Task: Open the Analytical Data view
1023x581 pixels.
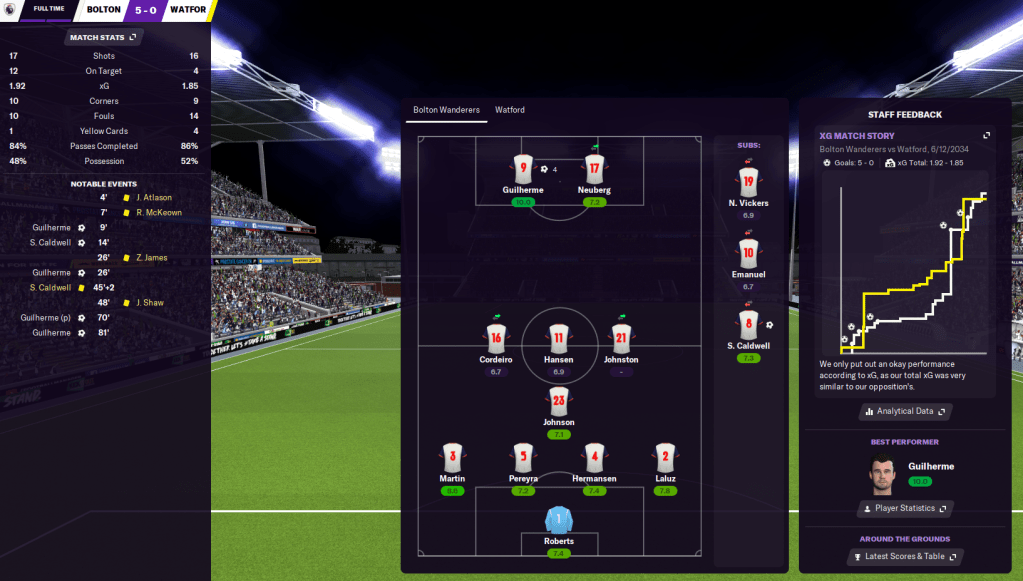Action: [906, 411]
